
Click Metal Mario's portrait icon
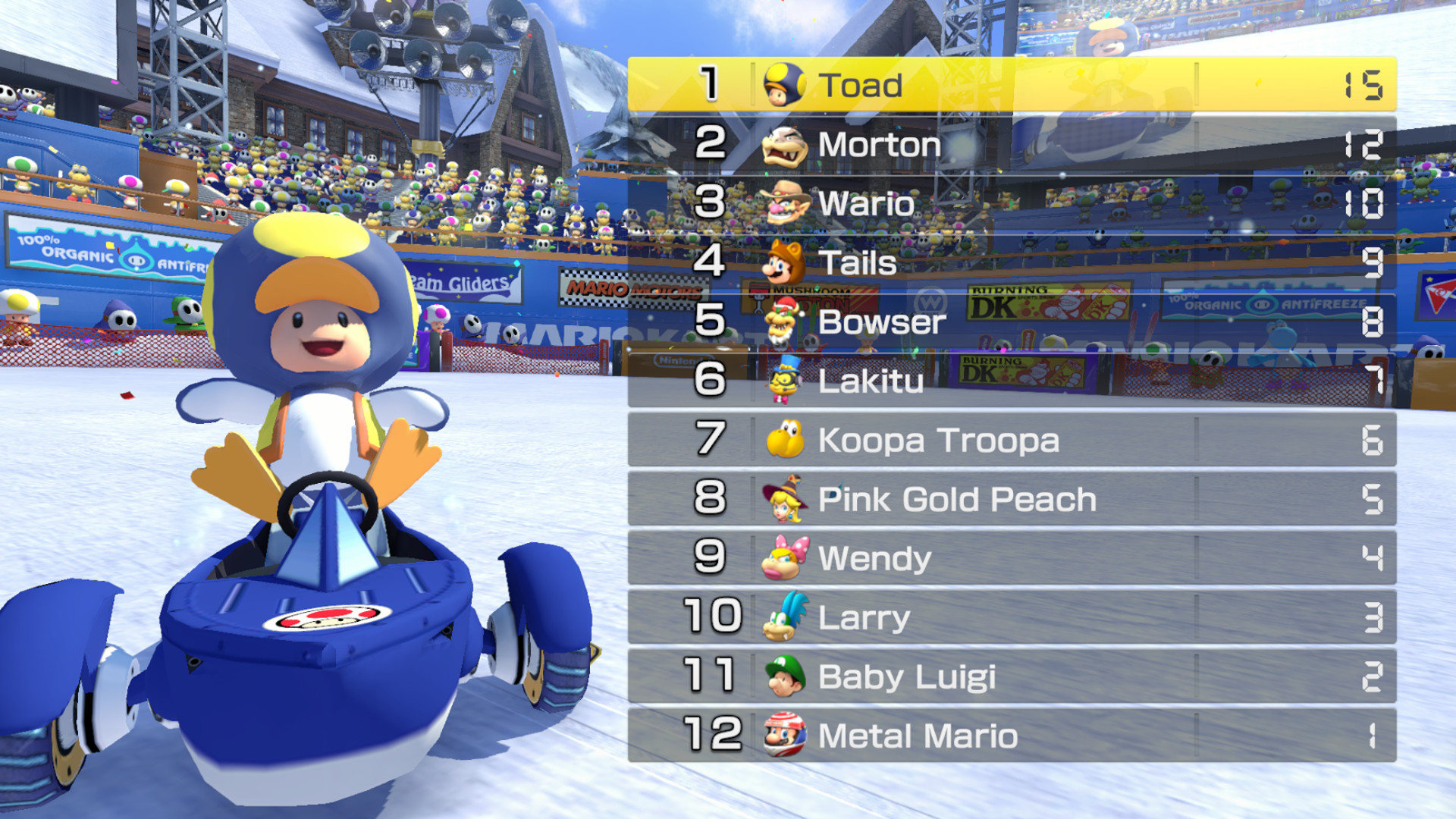(785, 736)
